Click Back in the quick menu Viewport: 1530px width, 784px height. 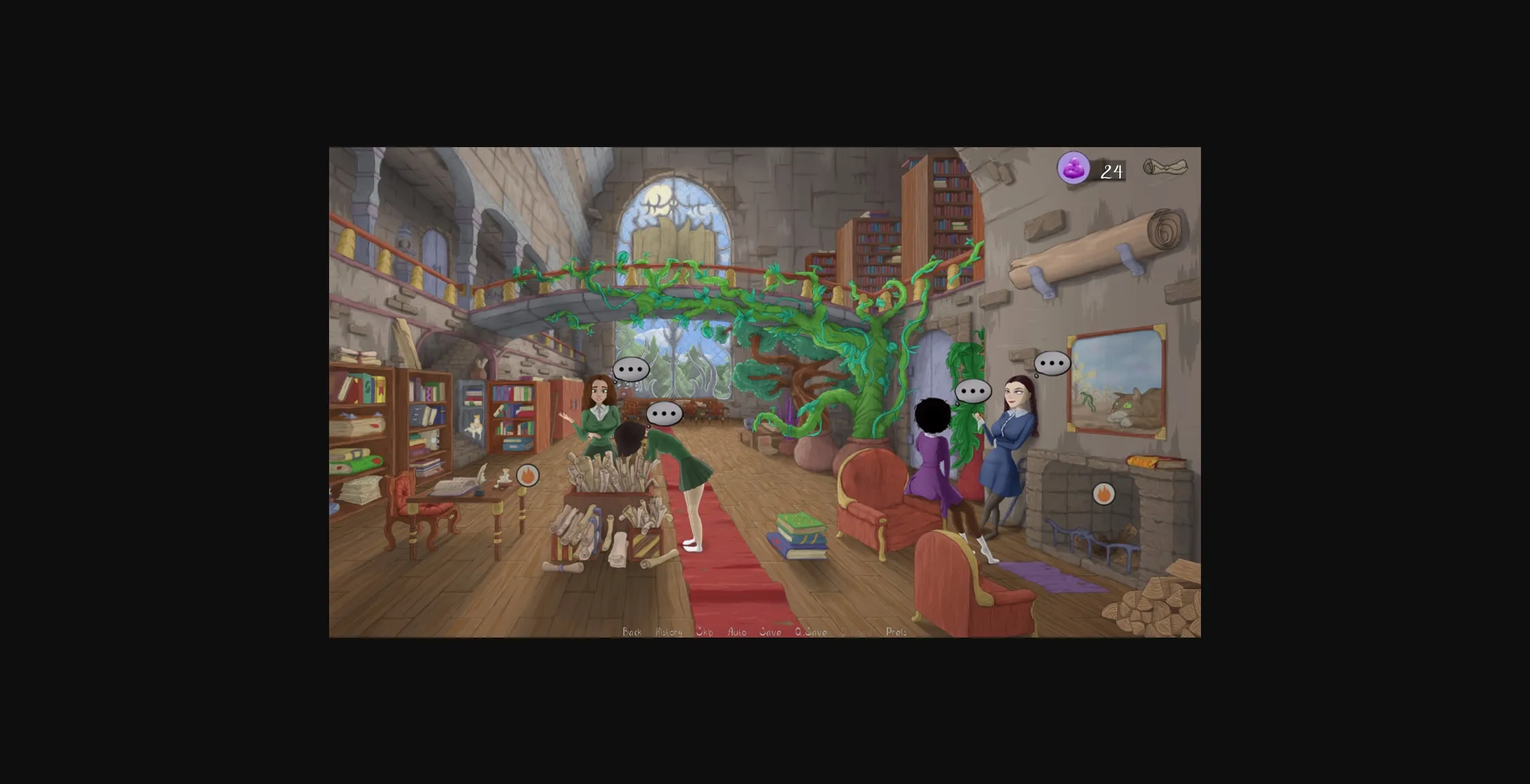[632, 632]
